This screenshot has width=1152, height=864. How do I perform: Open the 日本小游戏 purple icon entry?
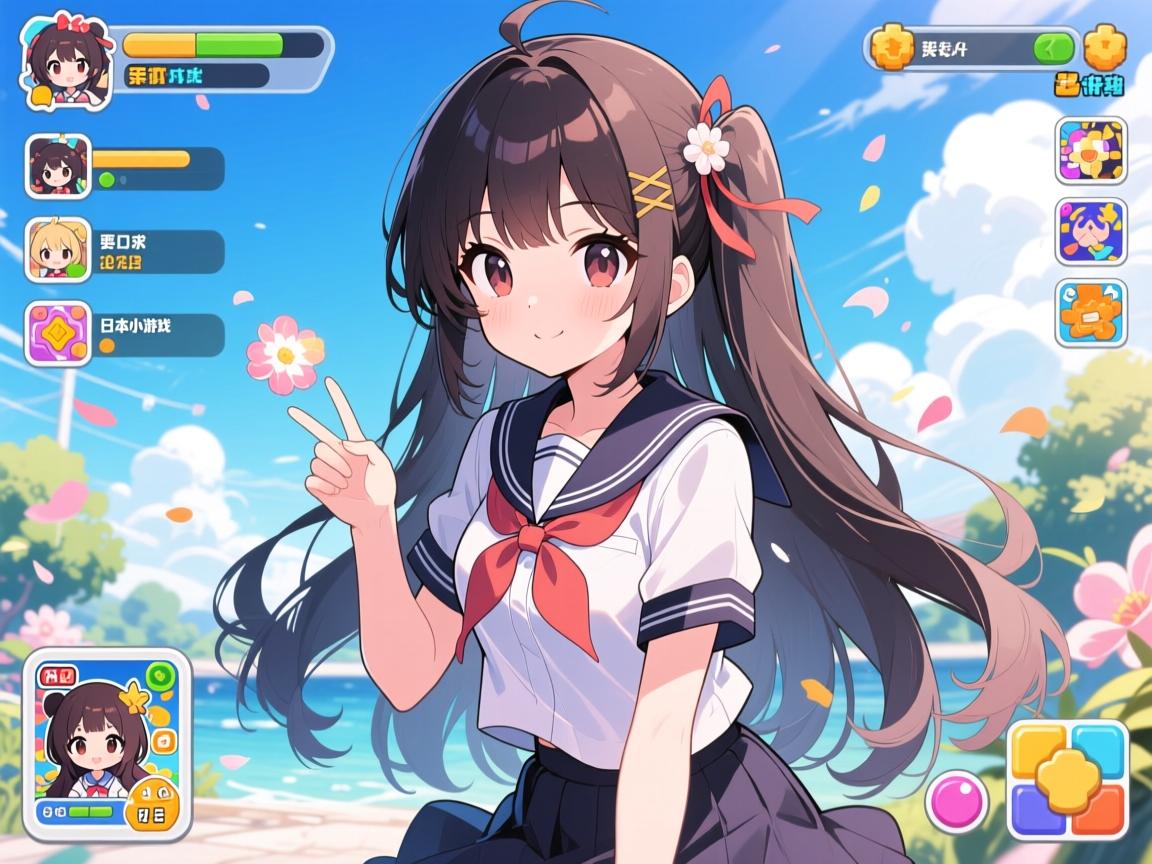coord(57,333)
